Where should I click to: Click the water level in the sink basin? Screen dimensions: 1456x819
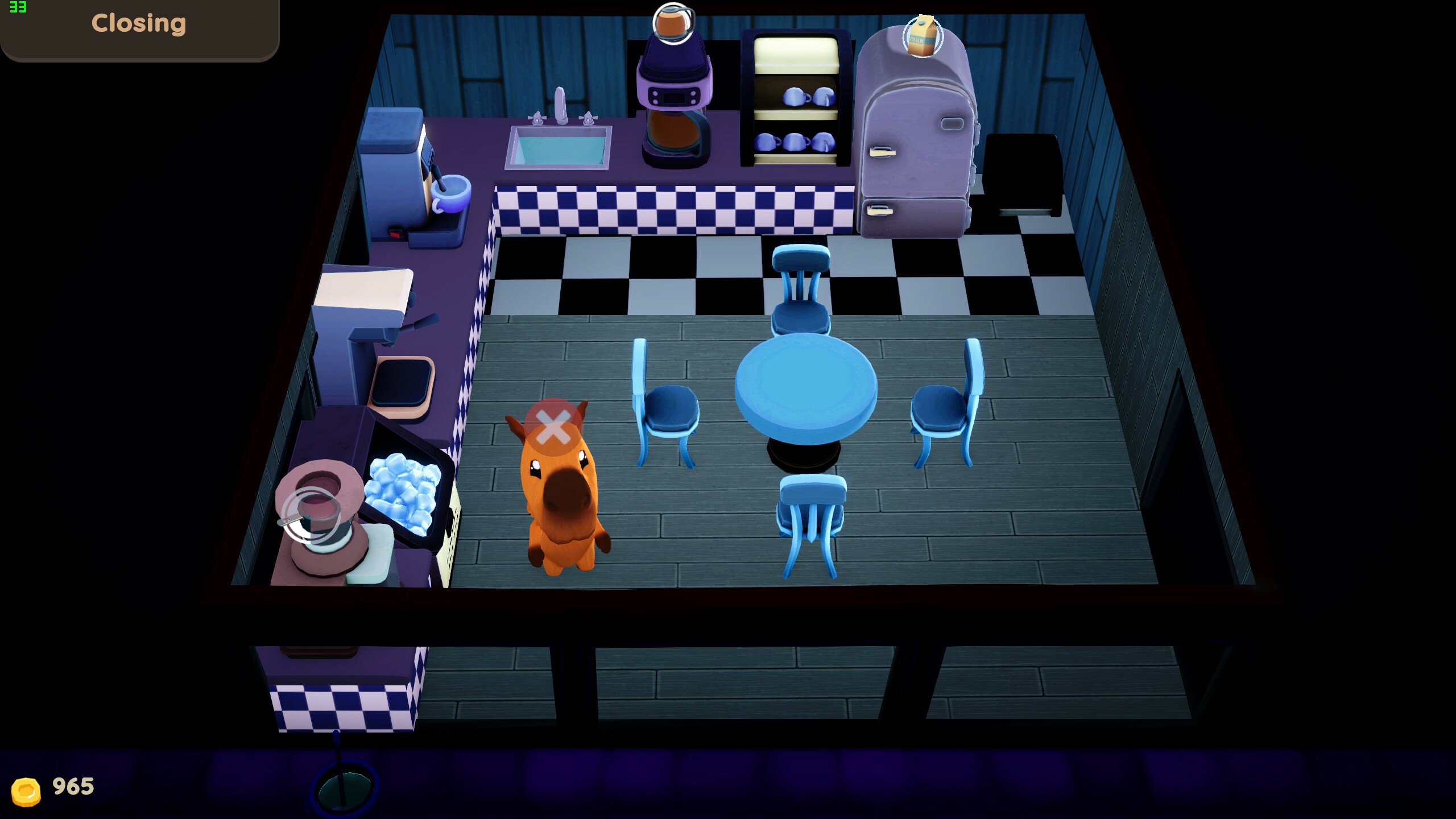(x=560, y=149)
